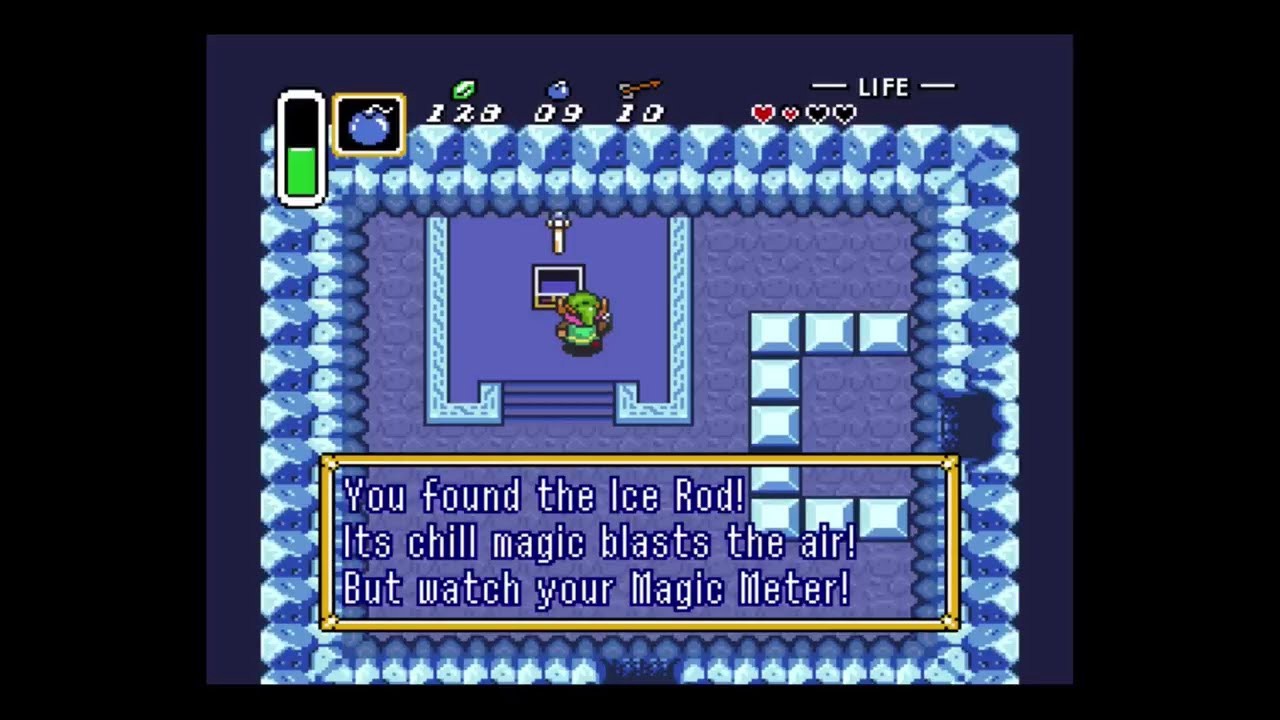
Task: Advance the Ice Rod message box
Action: (x=639, y=543)
